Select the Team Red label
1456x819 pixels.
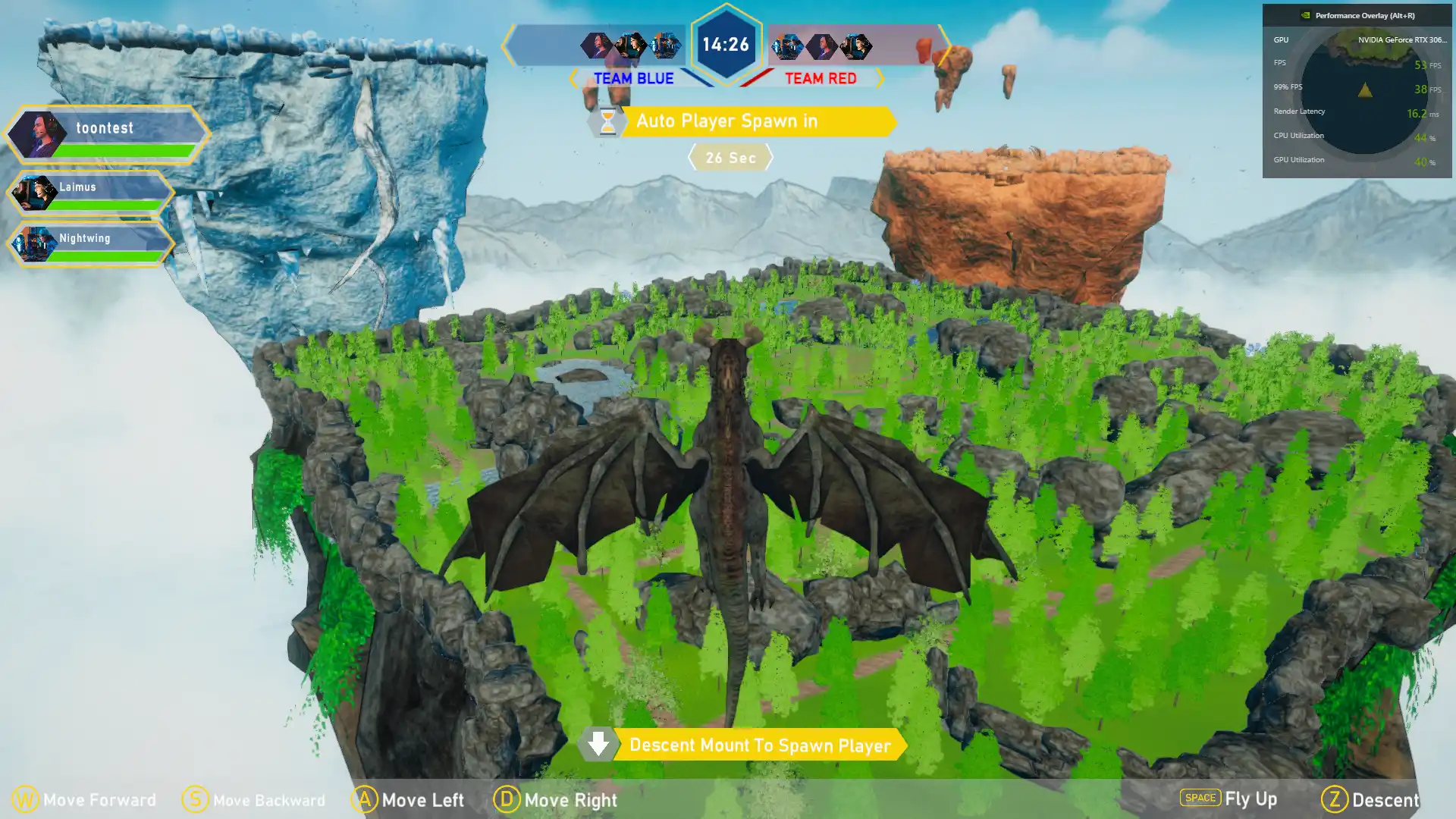tap(821, 79)
